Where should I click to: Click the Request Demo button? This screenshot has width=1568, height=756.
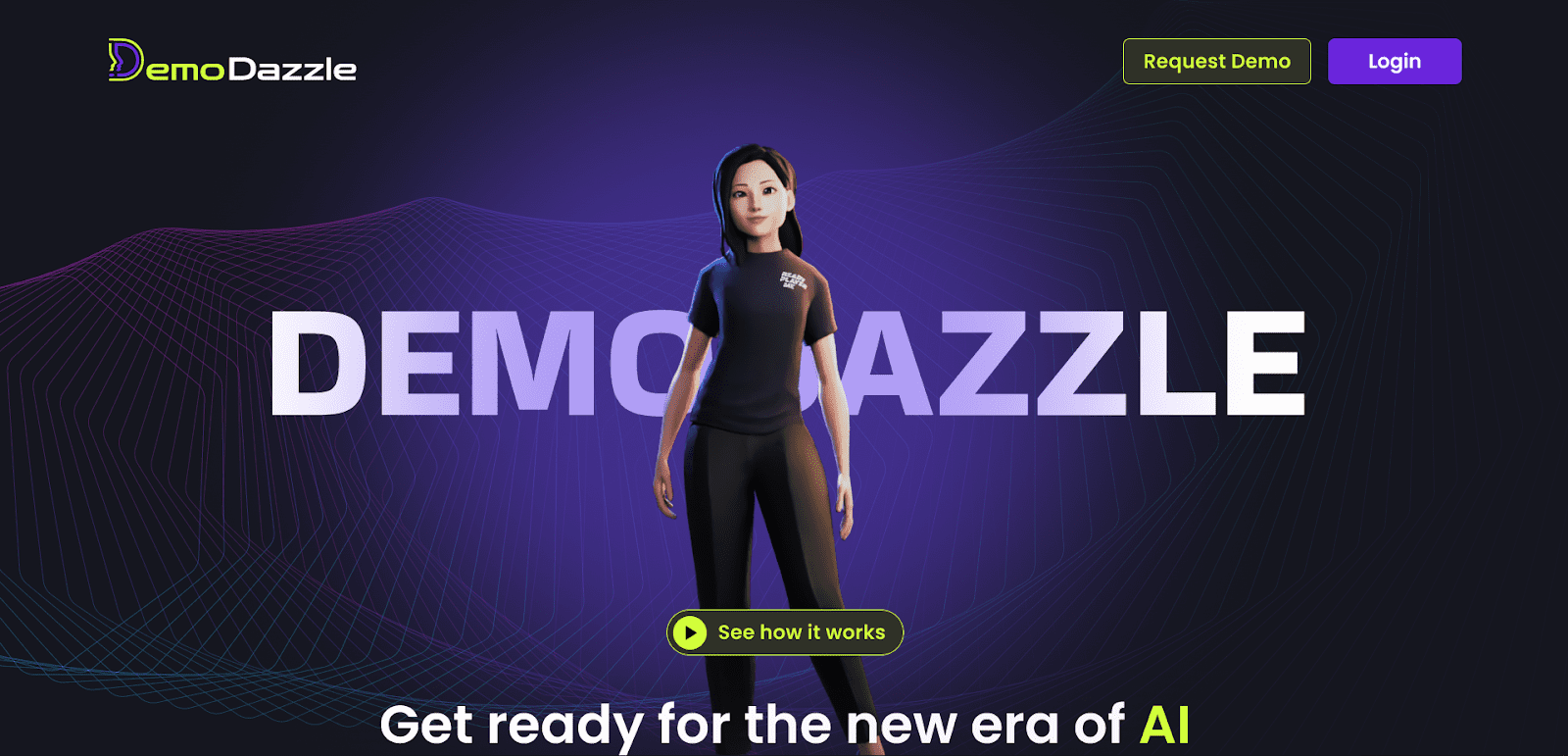1216,62
